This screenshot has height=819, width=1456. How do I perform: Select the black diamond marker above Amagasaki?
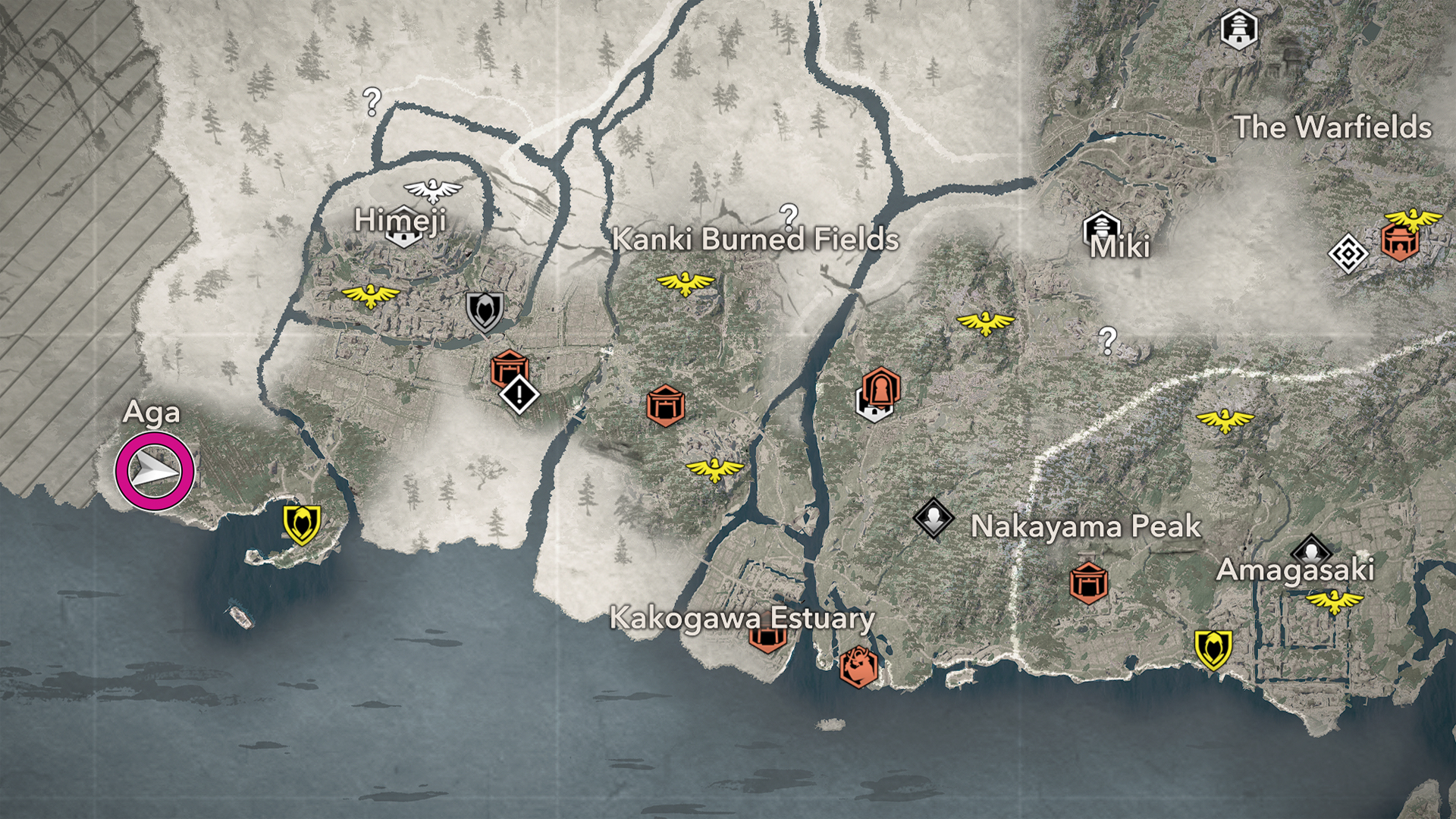[x=1312, y=548]
